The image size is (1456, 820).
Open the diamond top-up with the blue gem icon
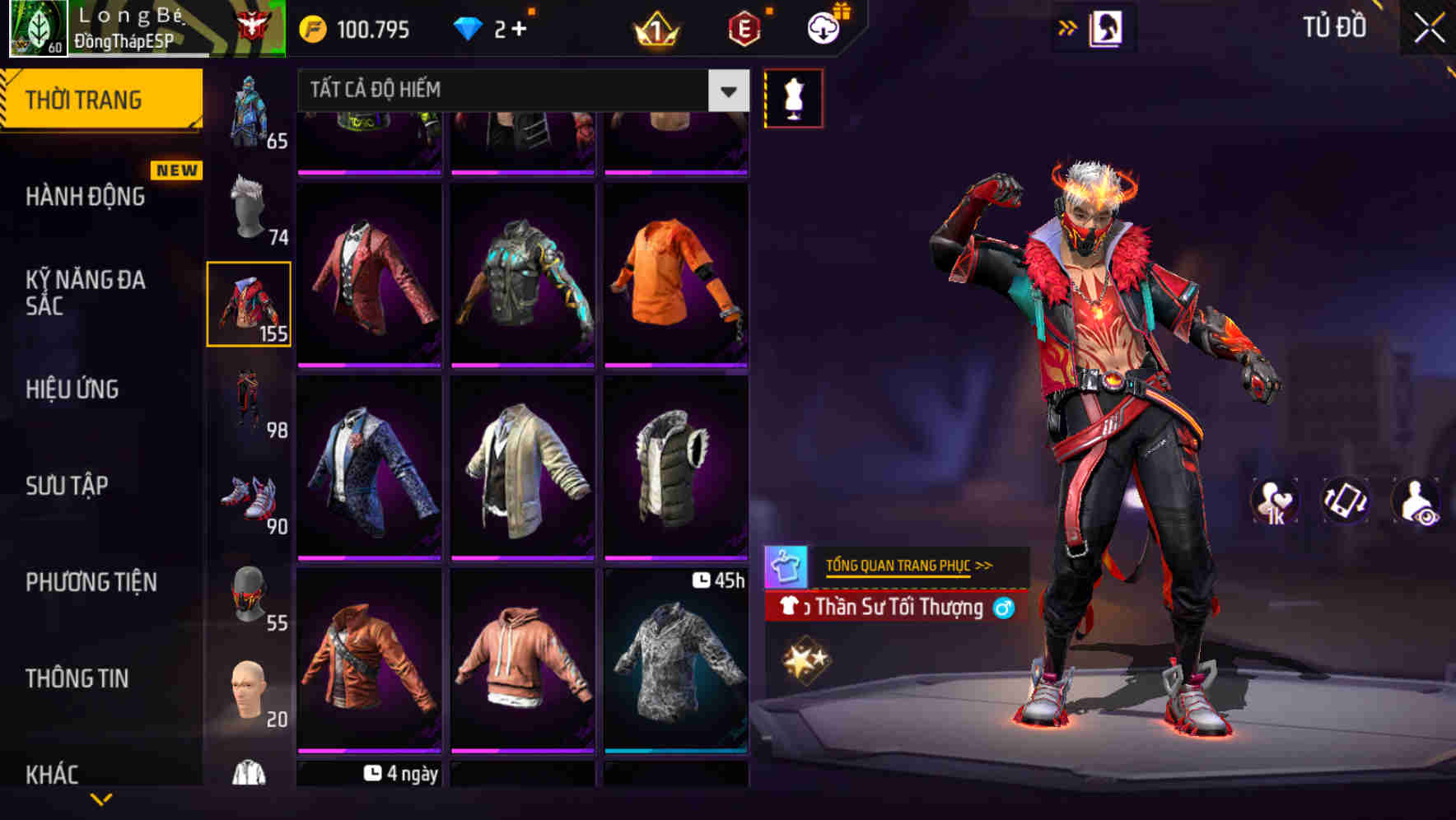pyautogui.click(x=469, y=27)
